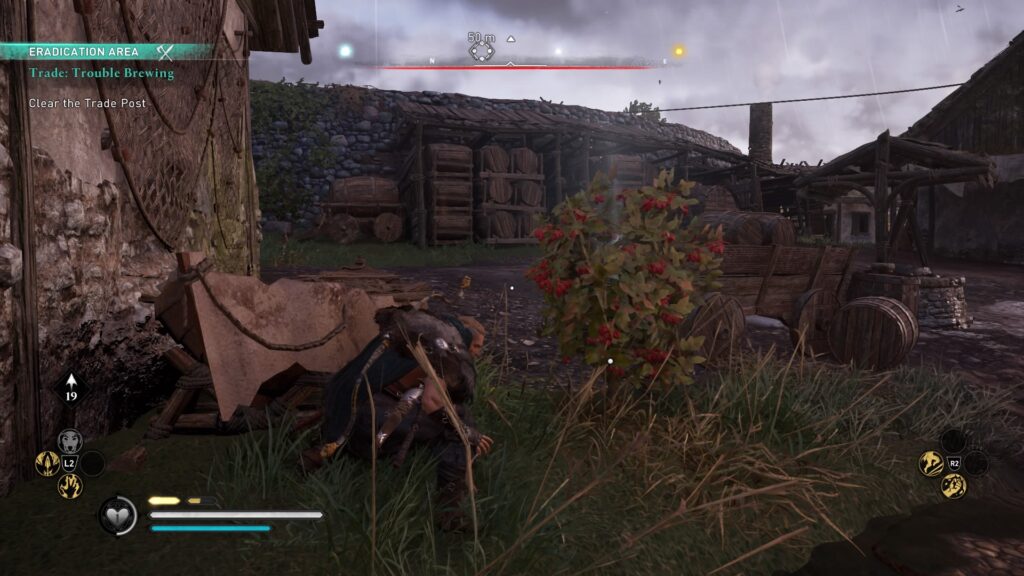Click the glowing white-blue compass marker

click(346, 50)
